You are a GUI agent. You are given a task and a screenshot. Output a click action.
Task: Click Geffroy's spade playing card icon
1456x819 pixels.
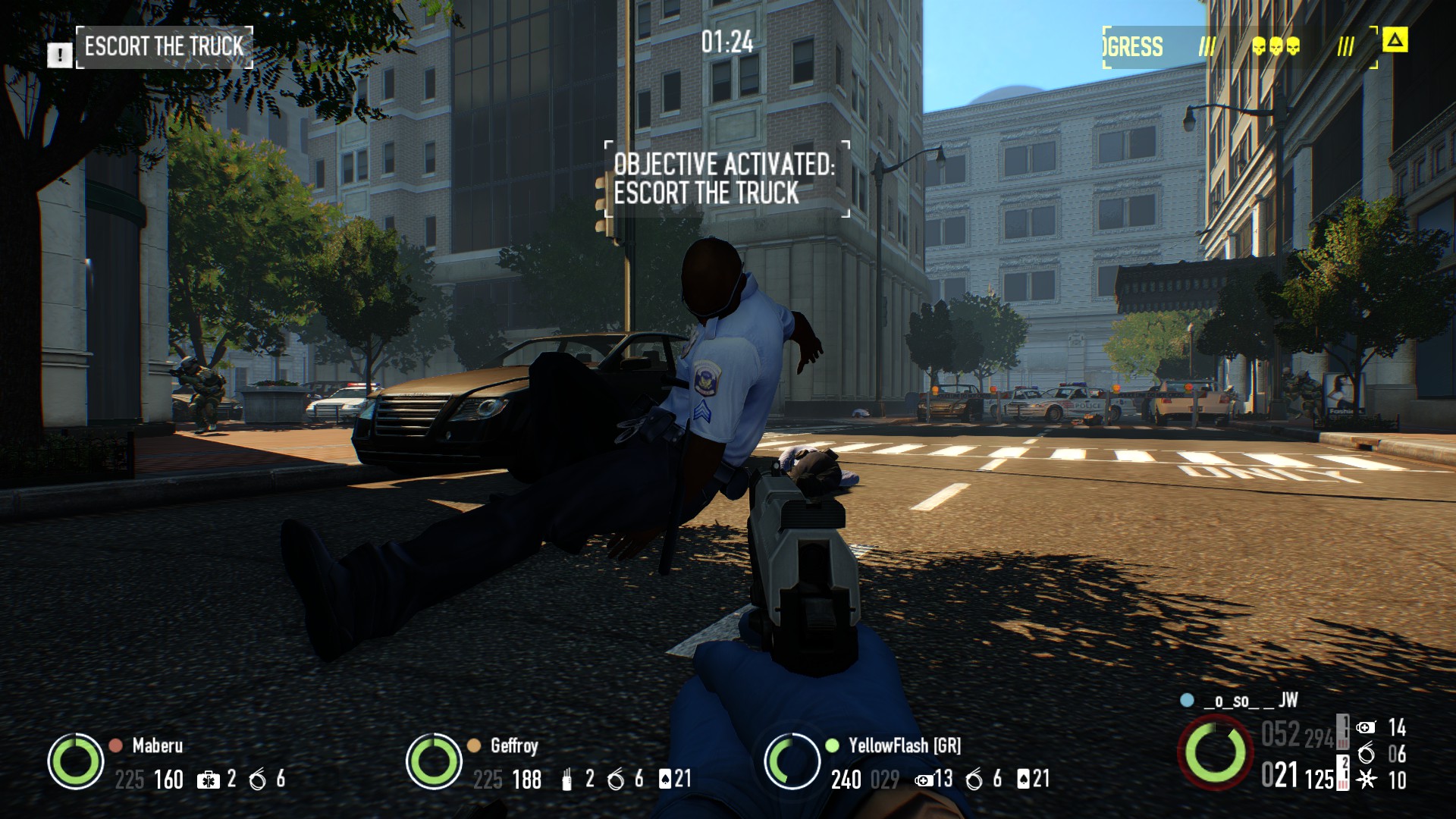(x=665, y=779)
